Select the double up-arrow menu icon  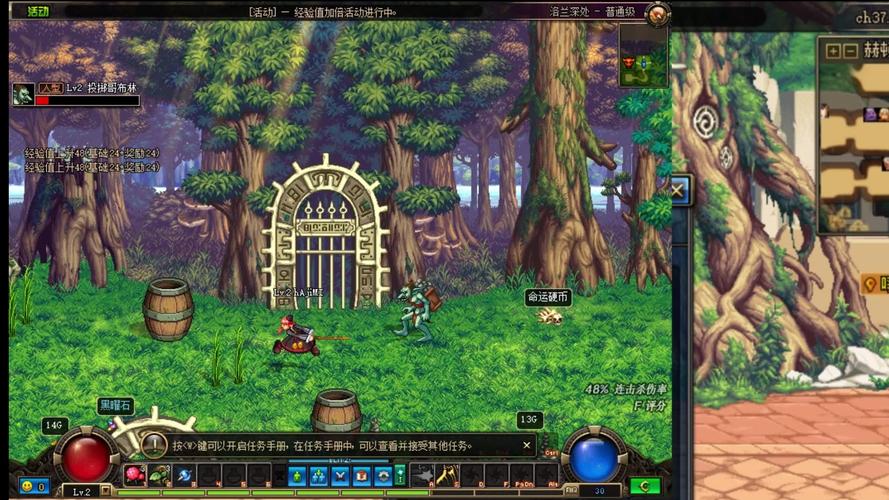318,476
